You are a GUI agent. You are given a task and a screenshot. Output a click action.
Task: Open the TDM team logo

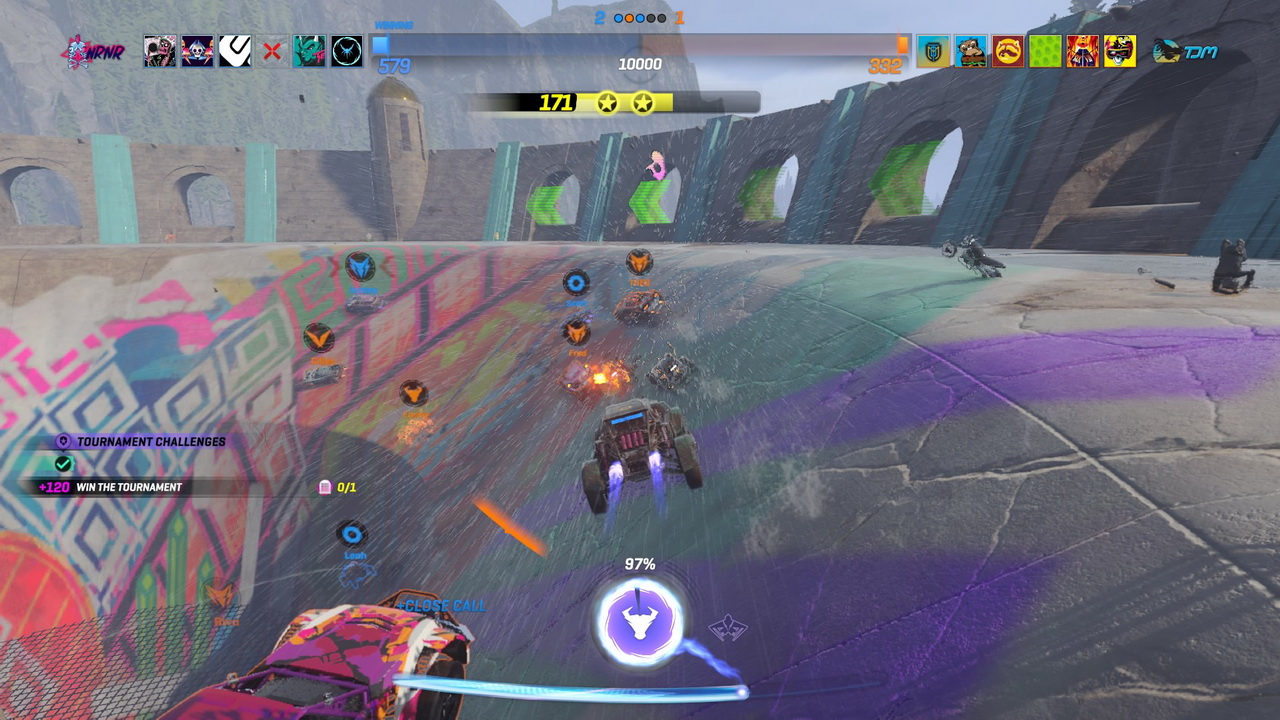tap(1186, 52)
